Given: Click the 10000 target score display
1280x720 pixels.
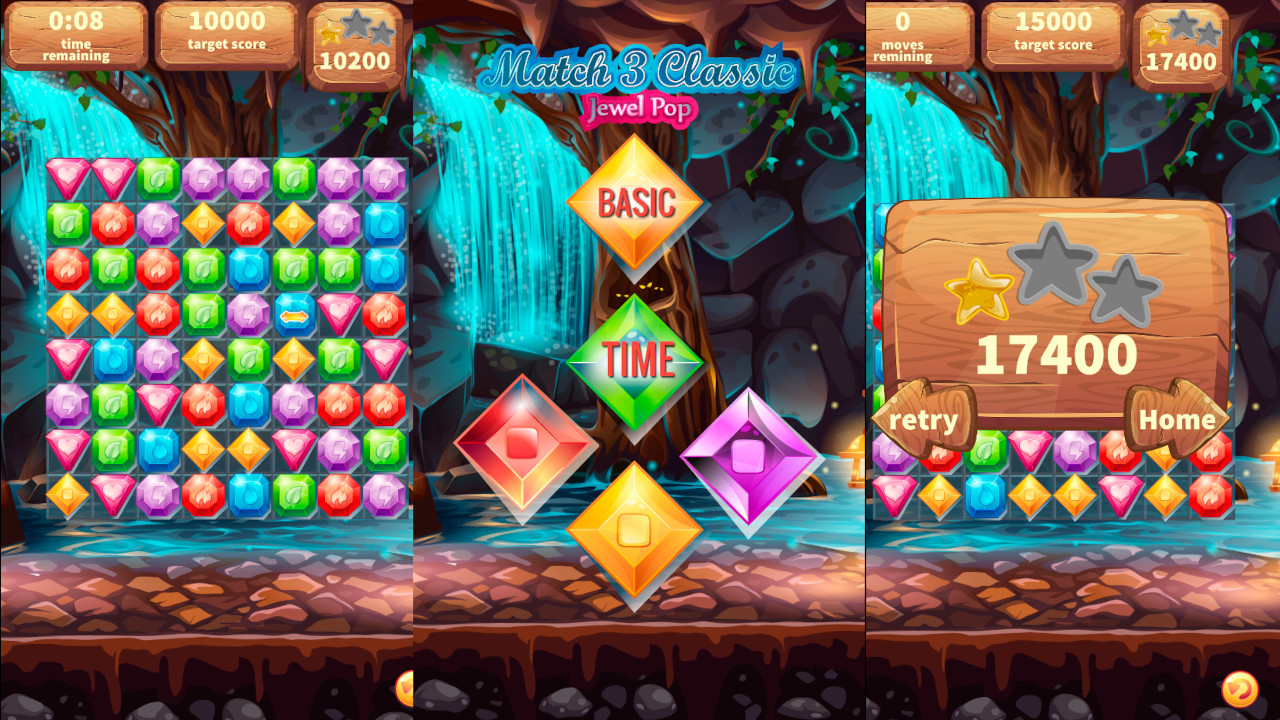Looking at the screenshot, I should 225,35.
